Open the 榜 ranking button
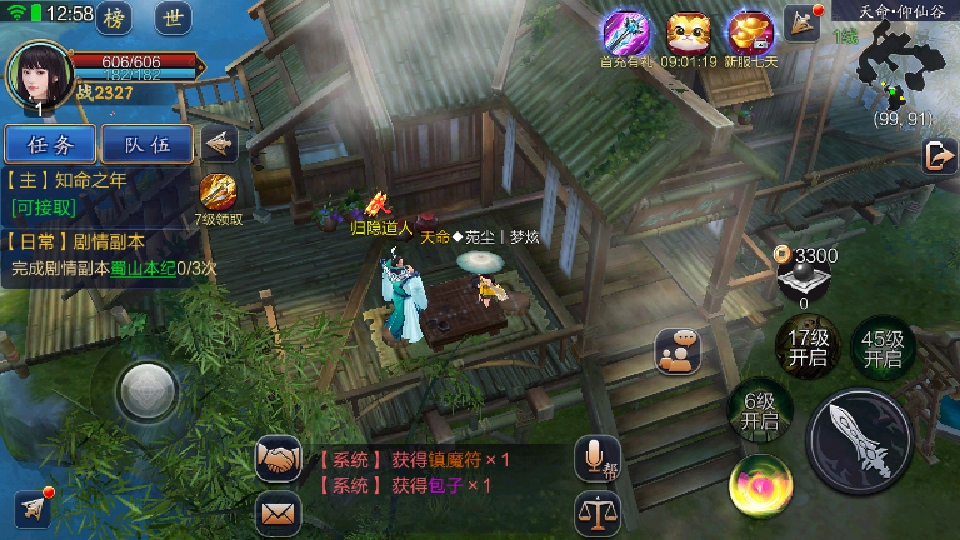Screen dimensions: 960x540 click(x=119, y=18)
